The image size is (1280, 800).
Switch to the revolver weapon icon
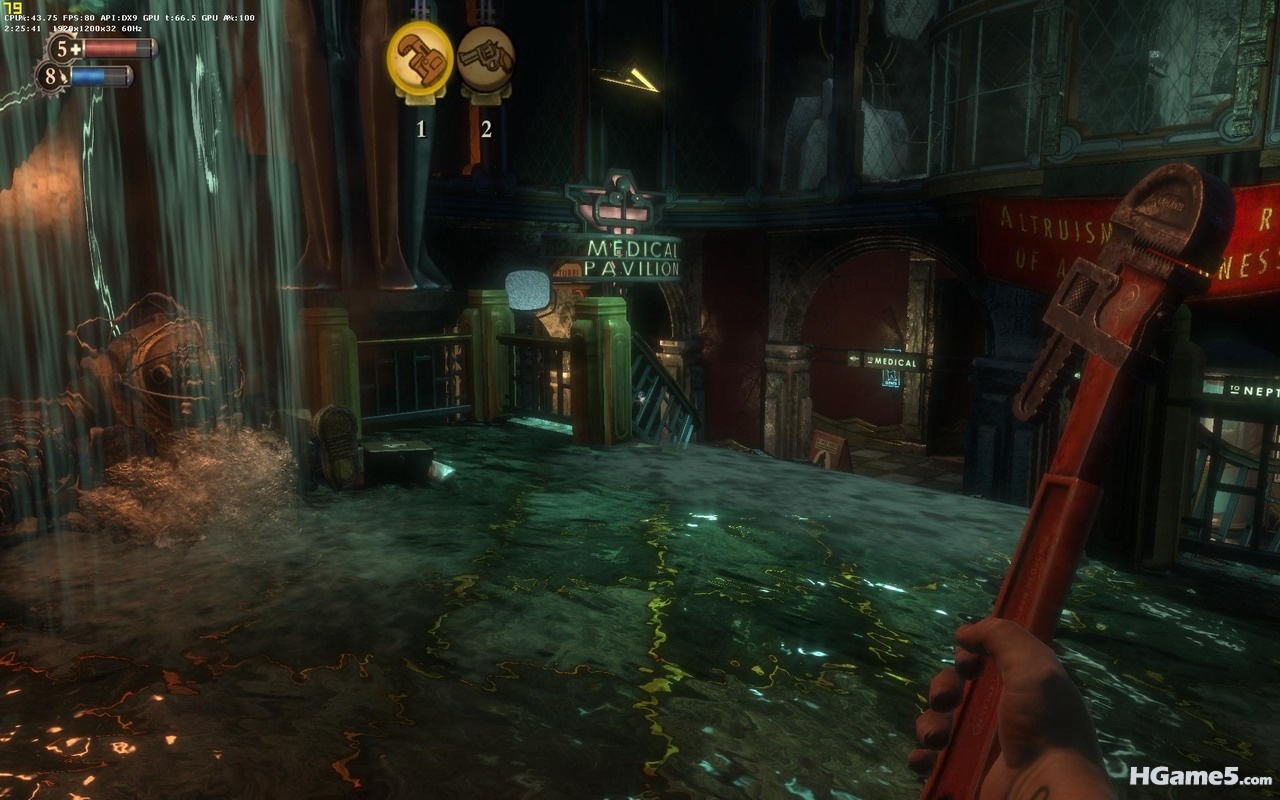tap(486, 58)
